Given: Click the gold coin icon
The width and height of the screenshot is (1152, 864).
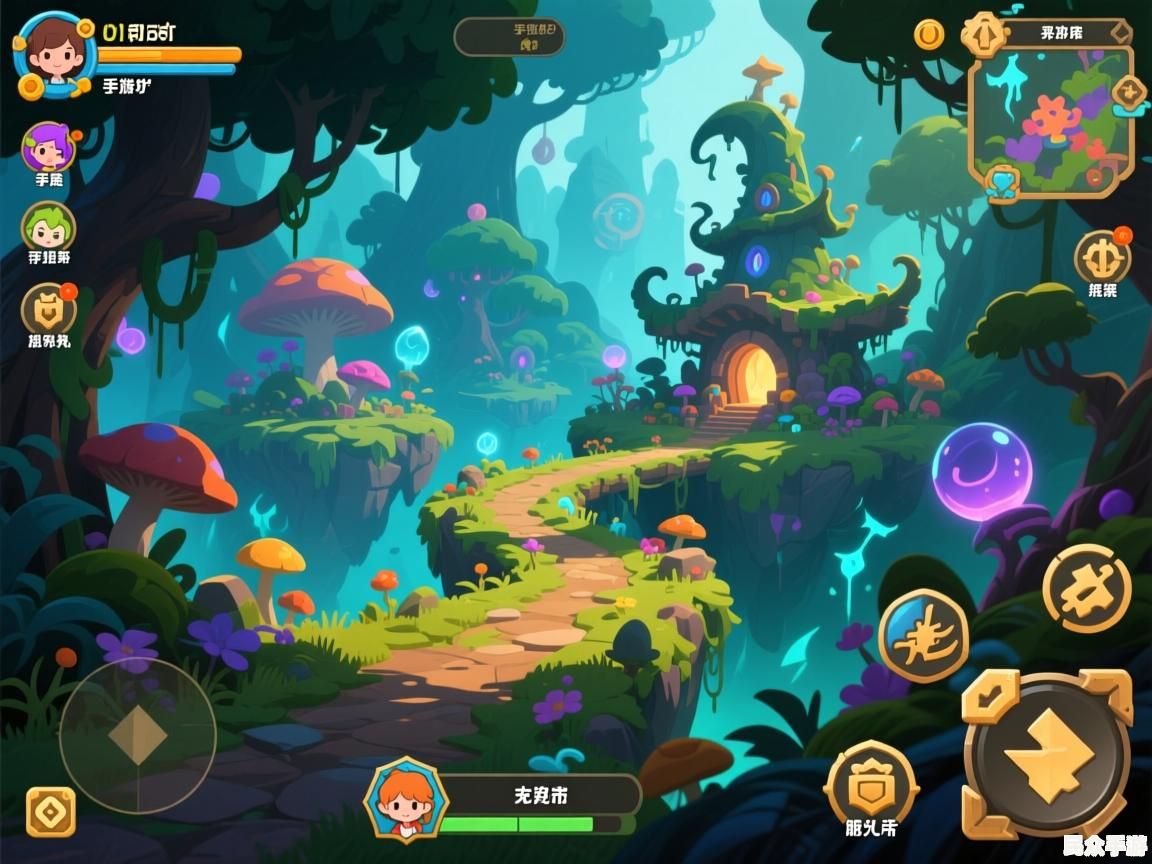Looking at the screenshot, I should click(x=929, y=35).
